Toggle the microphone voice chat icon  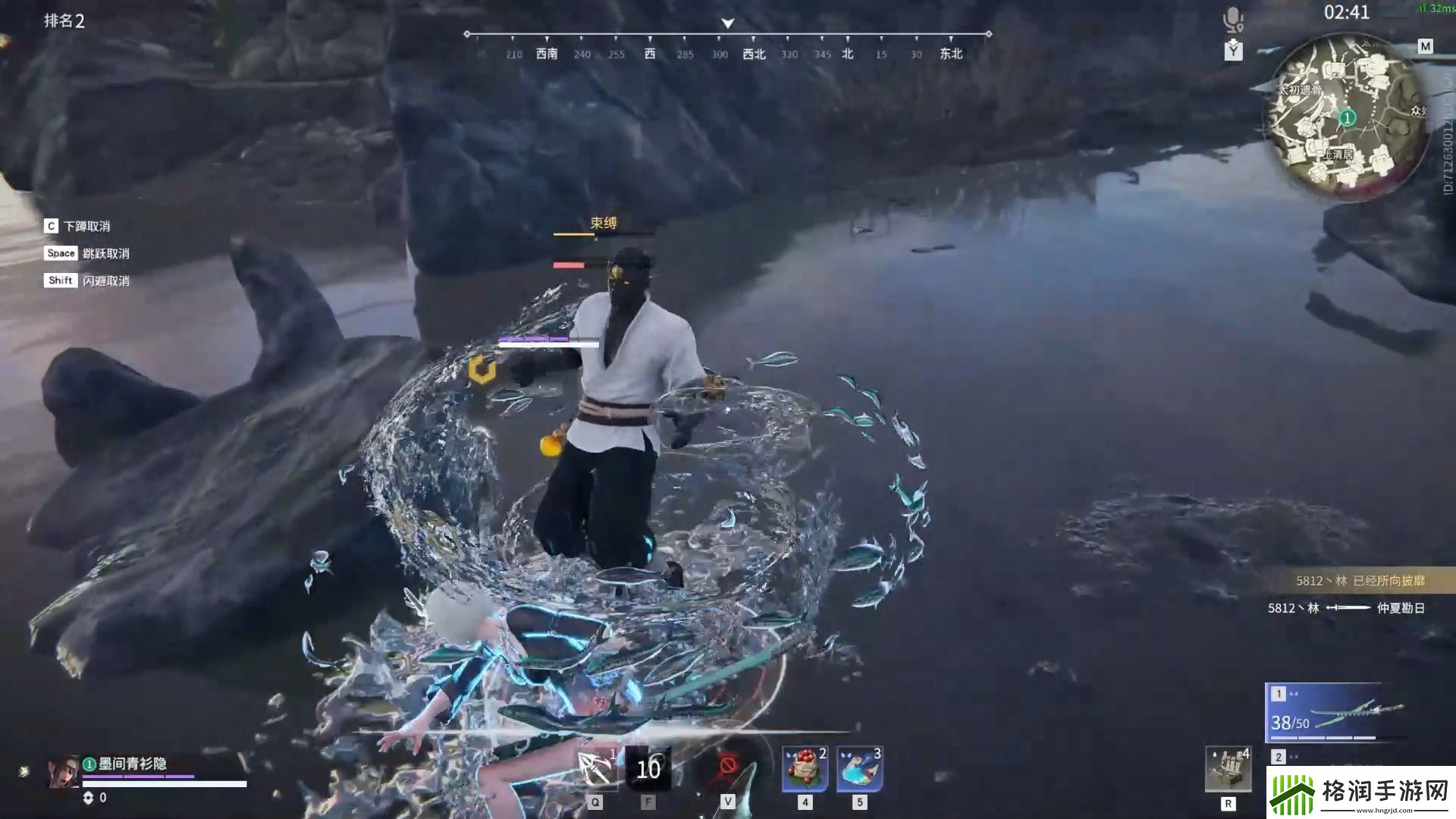point(1233,19)
